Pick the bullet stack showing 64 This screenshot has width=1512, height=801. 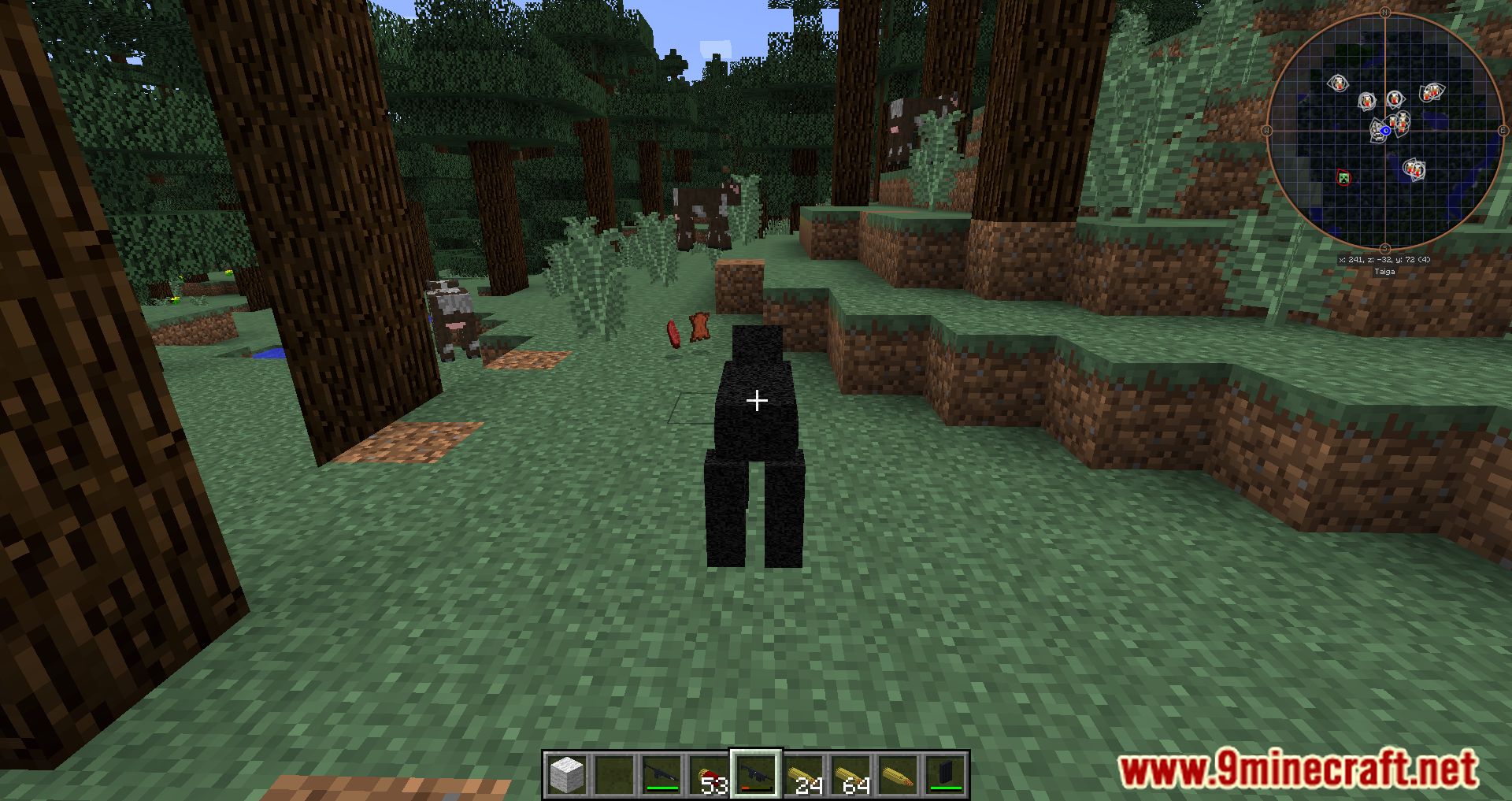click(850, 774)
